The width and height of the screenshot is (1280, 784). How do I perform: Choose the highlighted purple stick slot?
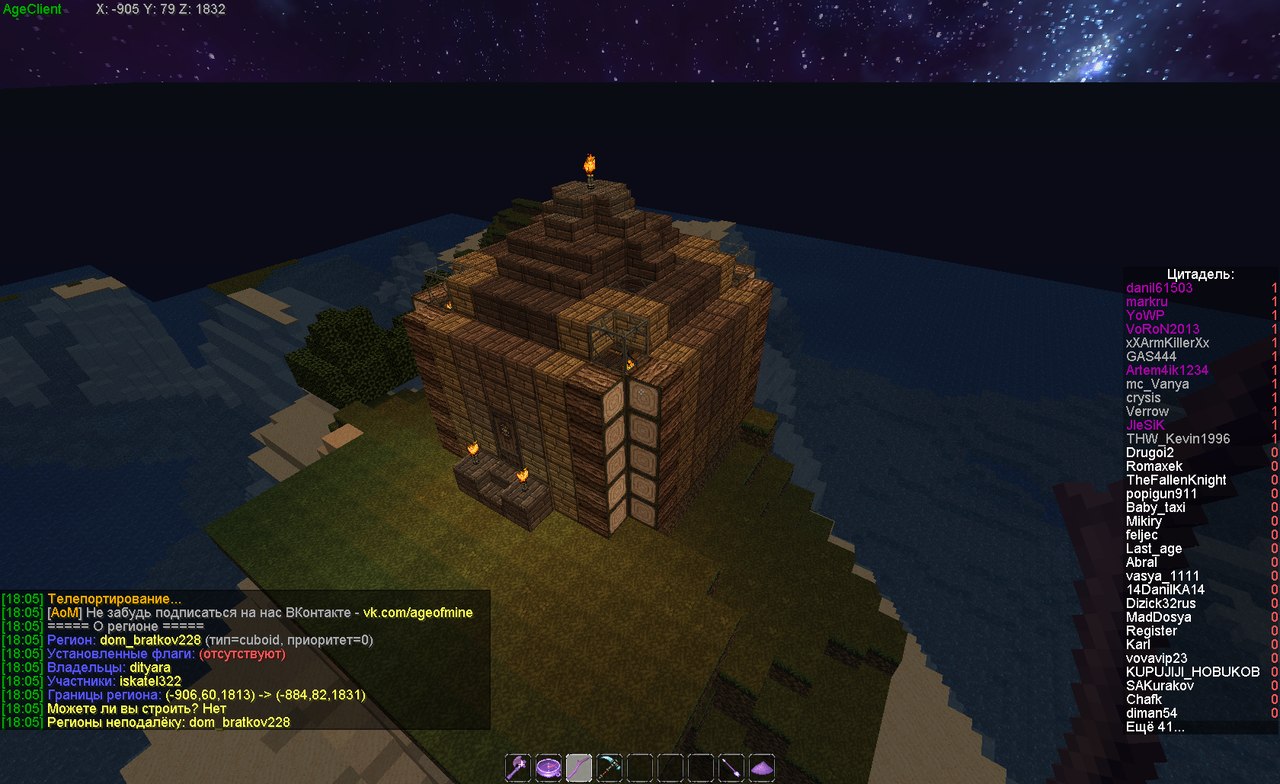pos(580,767)
